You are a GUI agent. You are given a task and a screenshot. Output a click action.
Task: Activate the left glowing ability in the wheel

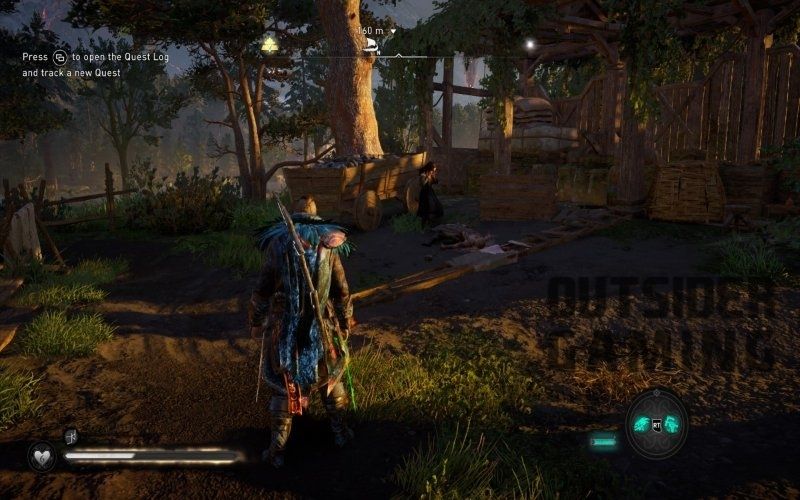[641, 424]
